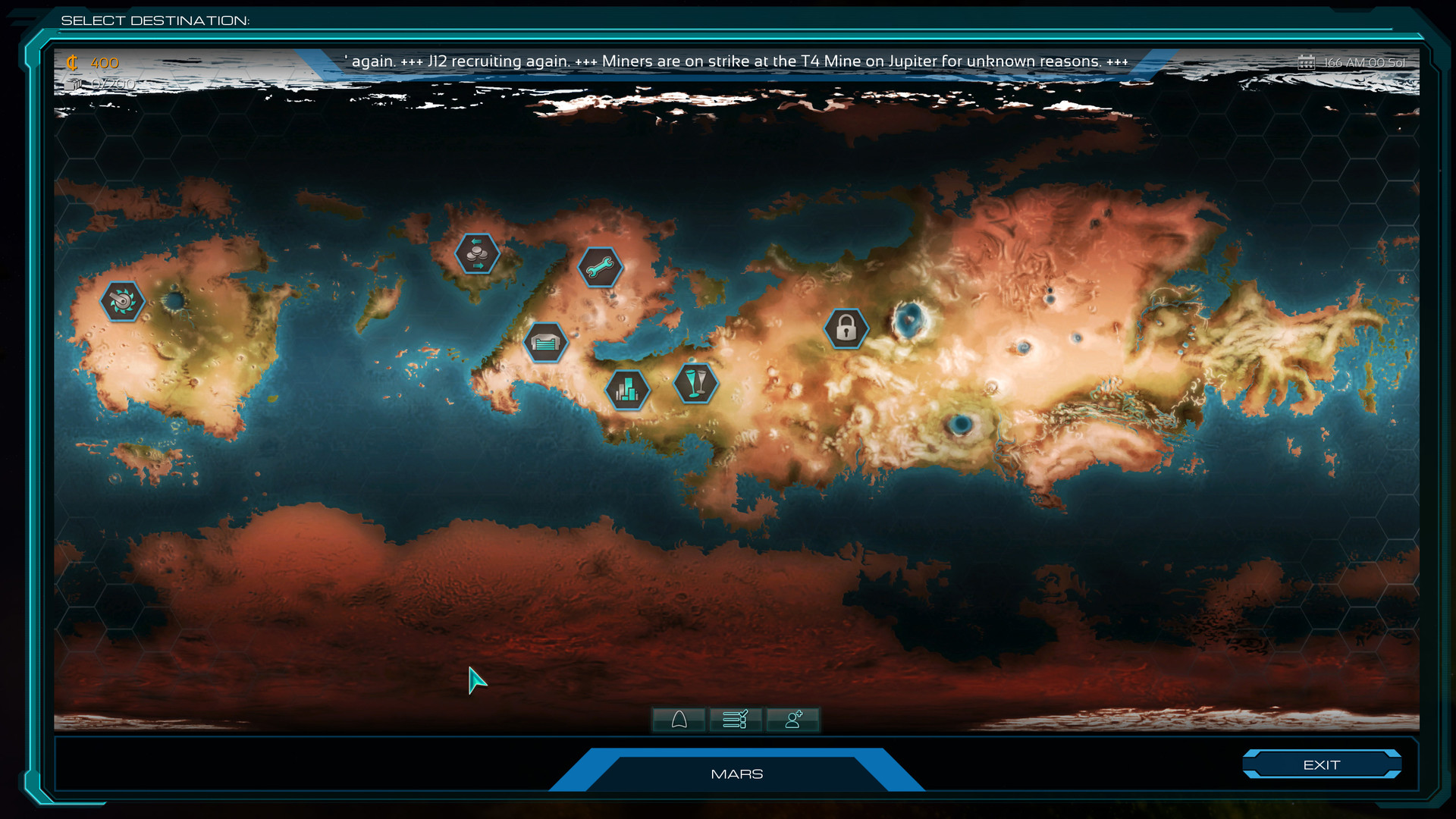
Task: Select the garage hangar location icon
Action: 544,342
